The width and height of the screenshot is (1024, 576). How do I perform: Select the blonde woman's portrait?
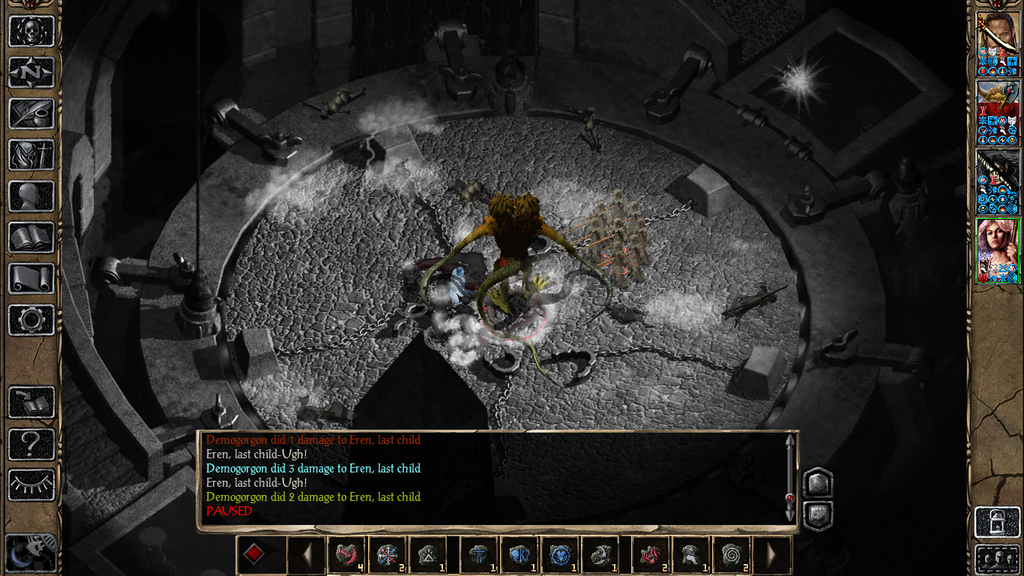pos(997,249)
